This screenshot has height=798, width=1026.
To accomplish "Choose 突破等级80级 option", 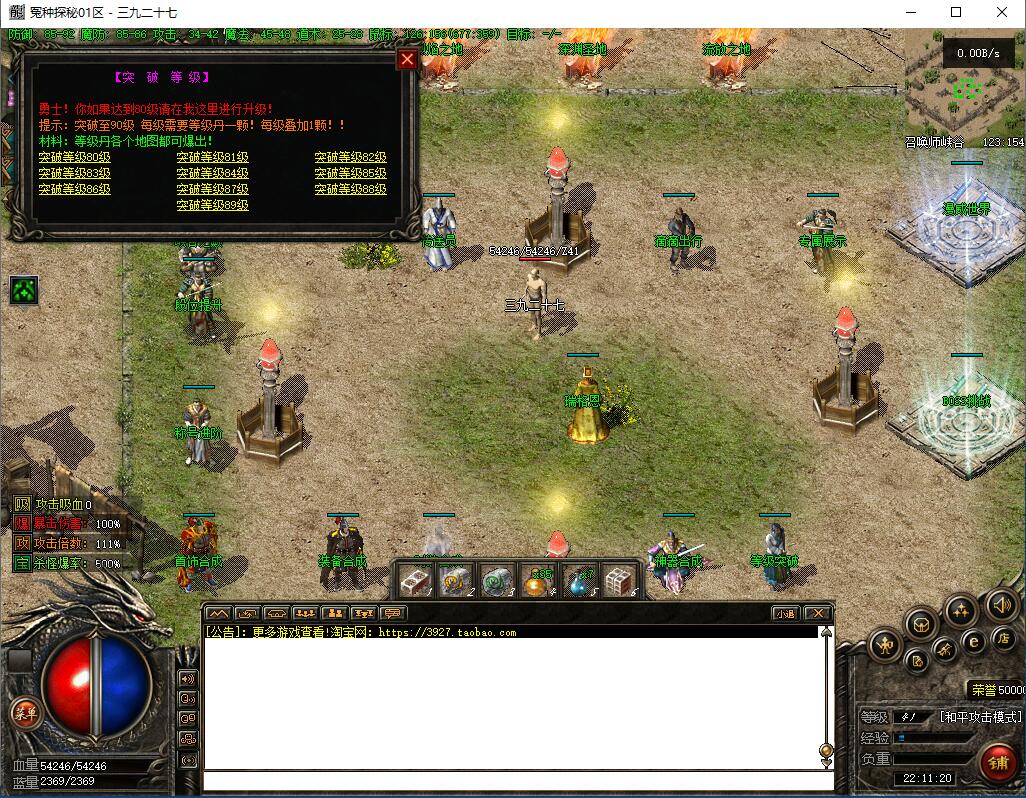I will (74, 157).
